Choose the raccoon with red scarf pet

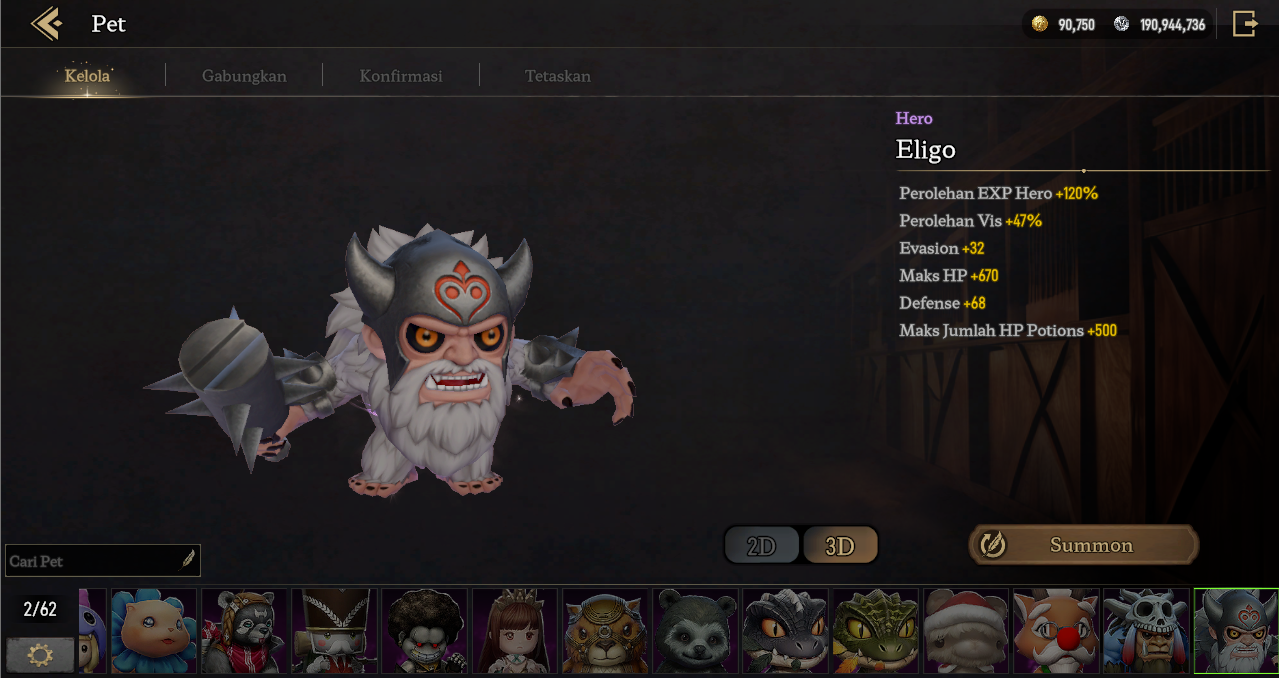coord(244,631)
